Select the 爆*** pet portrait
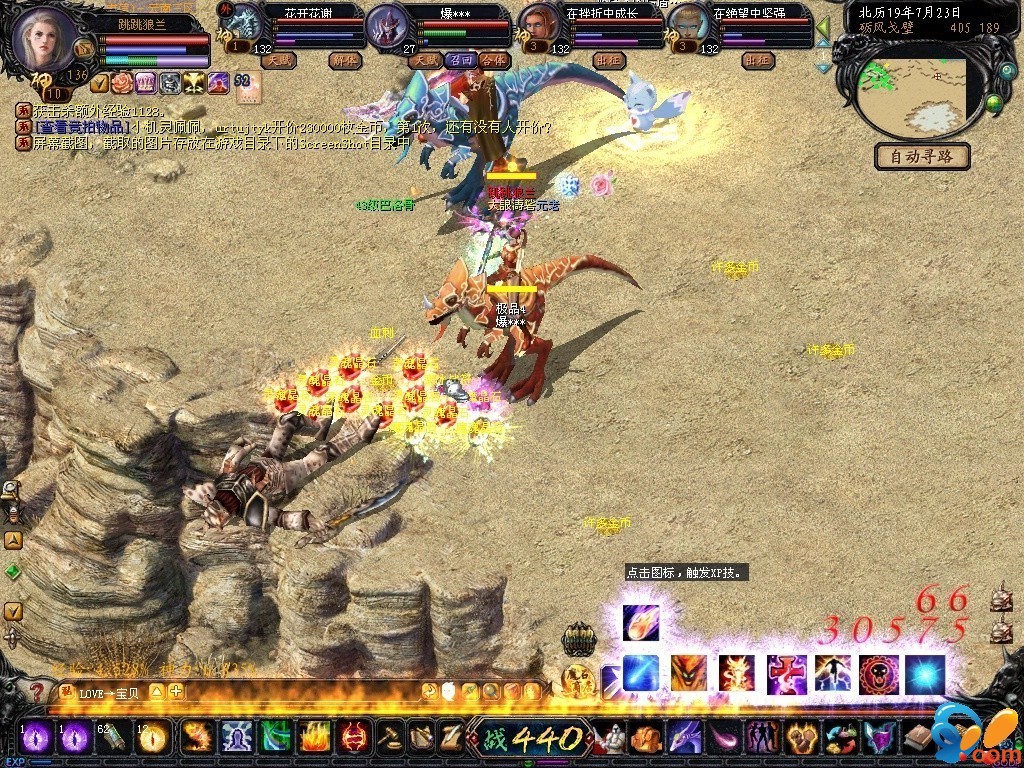This screenshot has height=768, width=1024. [x=385, y=27]
